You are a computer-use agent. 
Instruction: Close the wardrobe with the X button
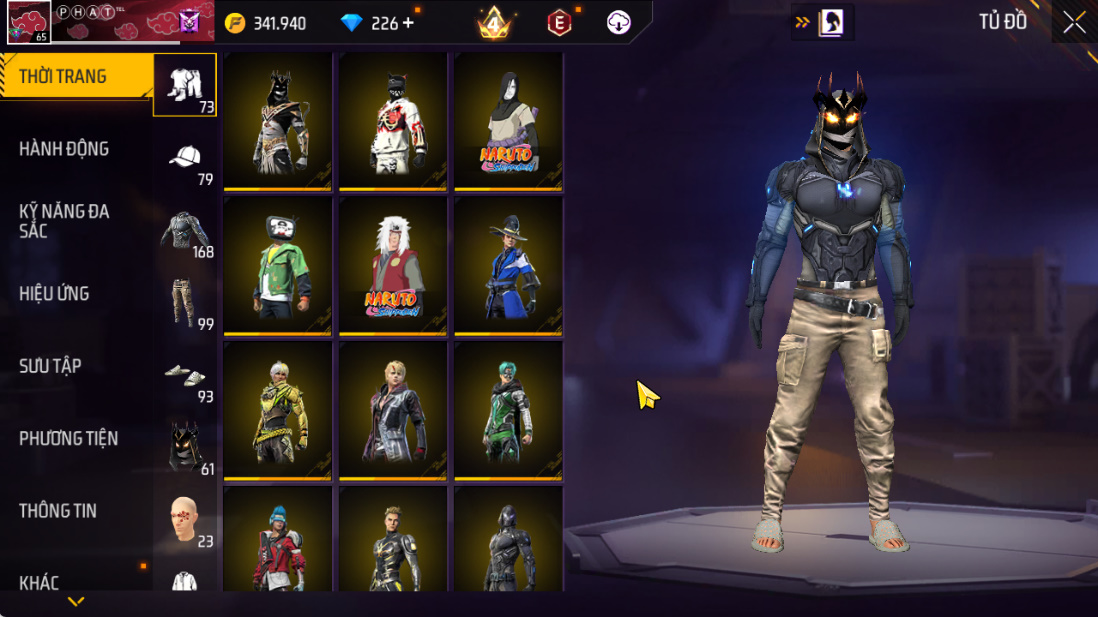[x=1074, y=23]
